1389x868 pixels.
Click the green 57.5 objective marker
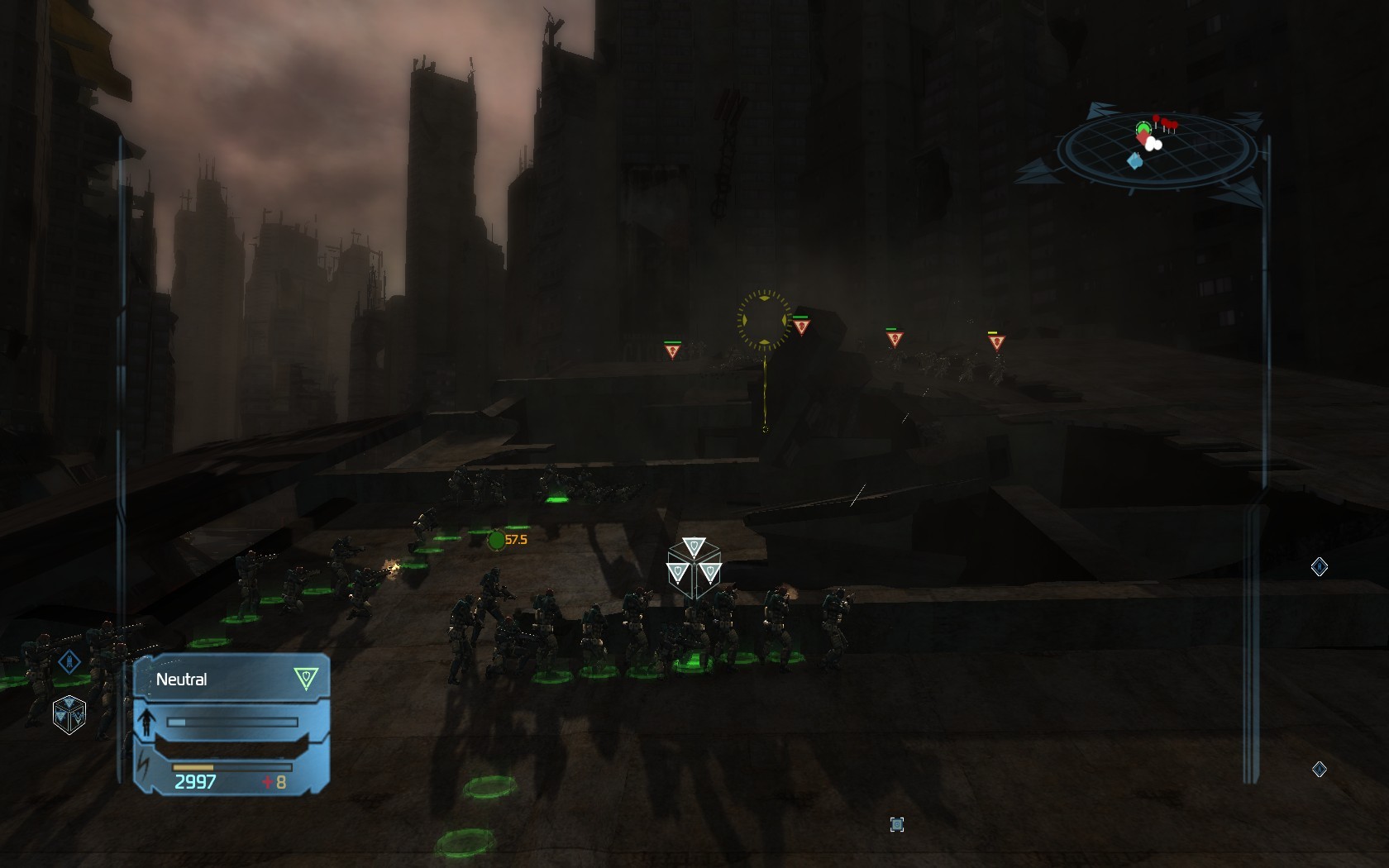(498, 540)
